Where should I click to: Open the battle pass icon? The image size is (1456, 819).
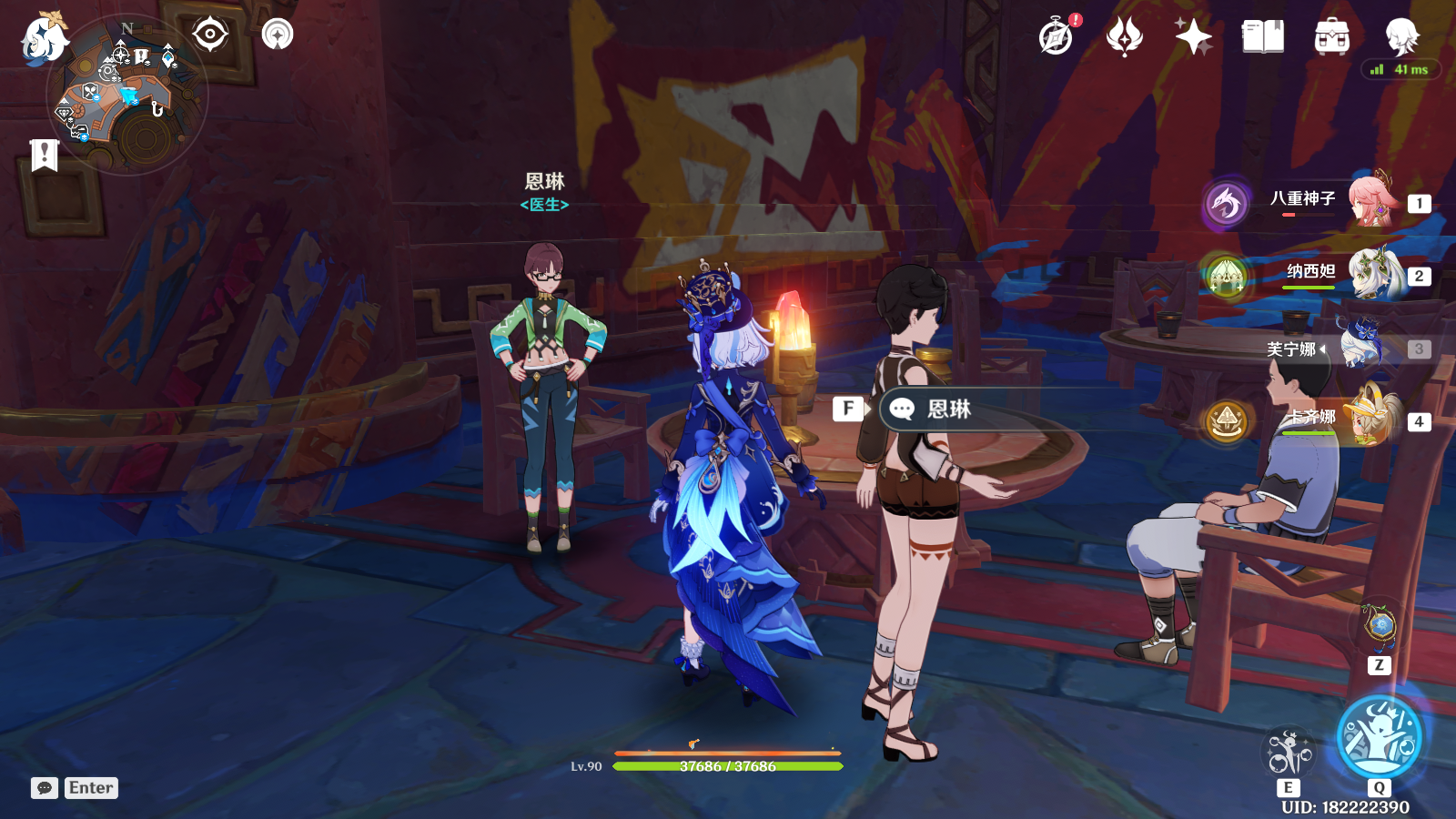tap(1125, 37)
